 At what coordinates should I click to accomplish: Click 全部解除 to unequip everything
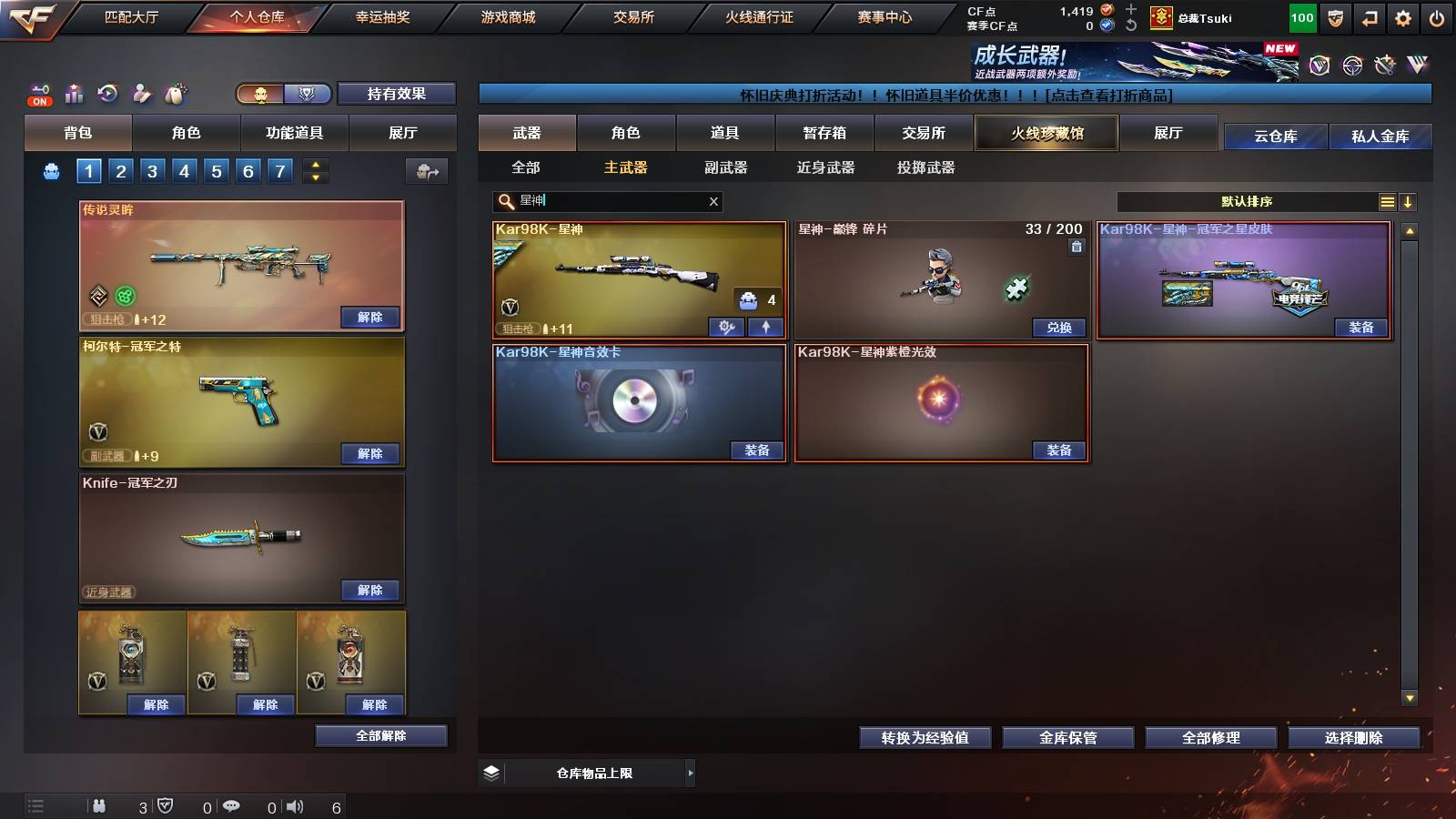pyautogui.click(x=379, y=735)
